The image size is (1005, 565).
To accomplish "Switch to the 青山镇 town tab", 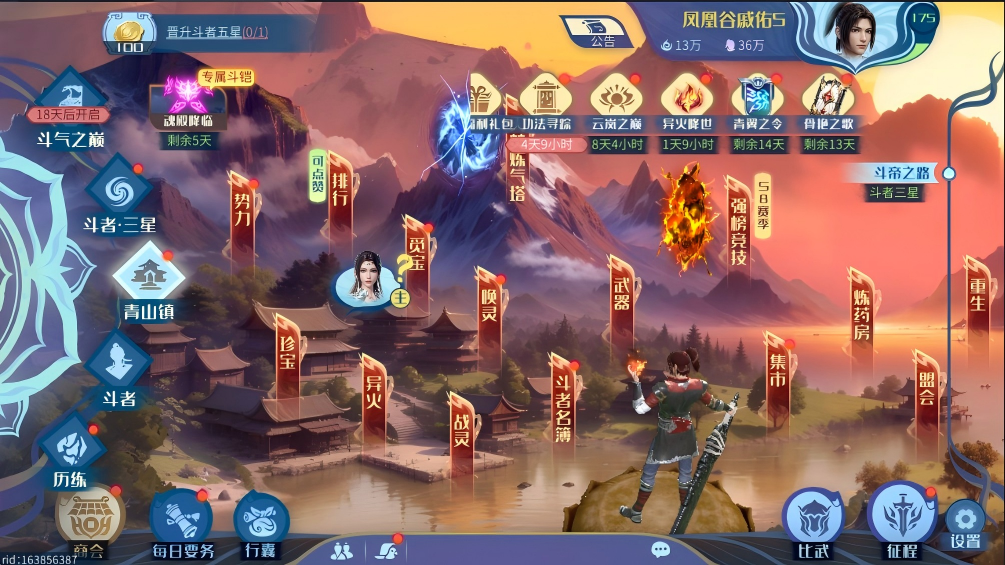I will pos(148,282).
